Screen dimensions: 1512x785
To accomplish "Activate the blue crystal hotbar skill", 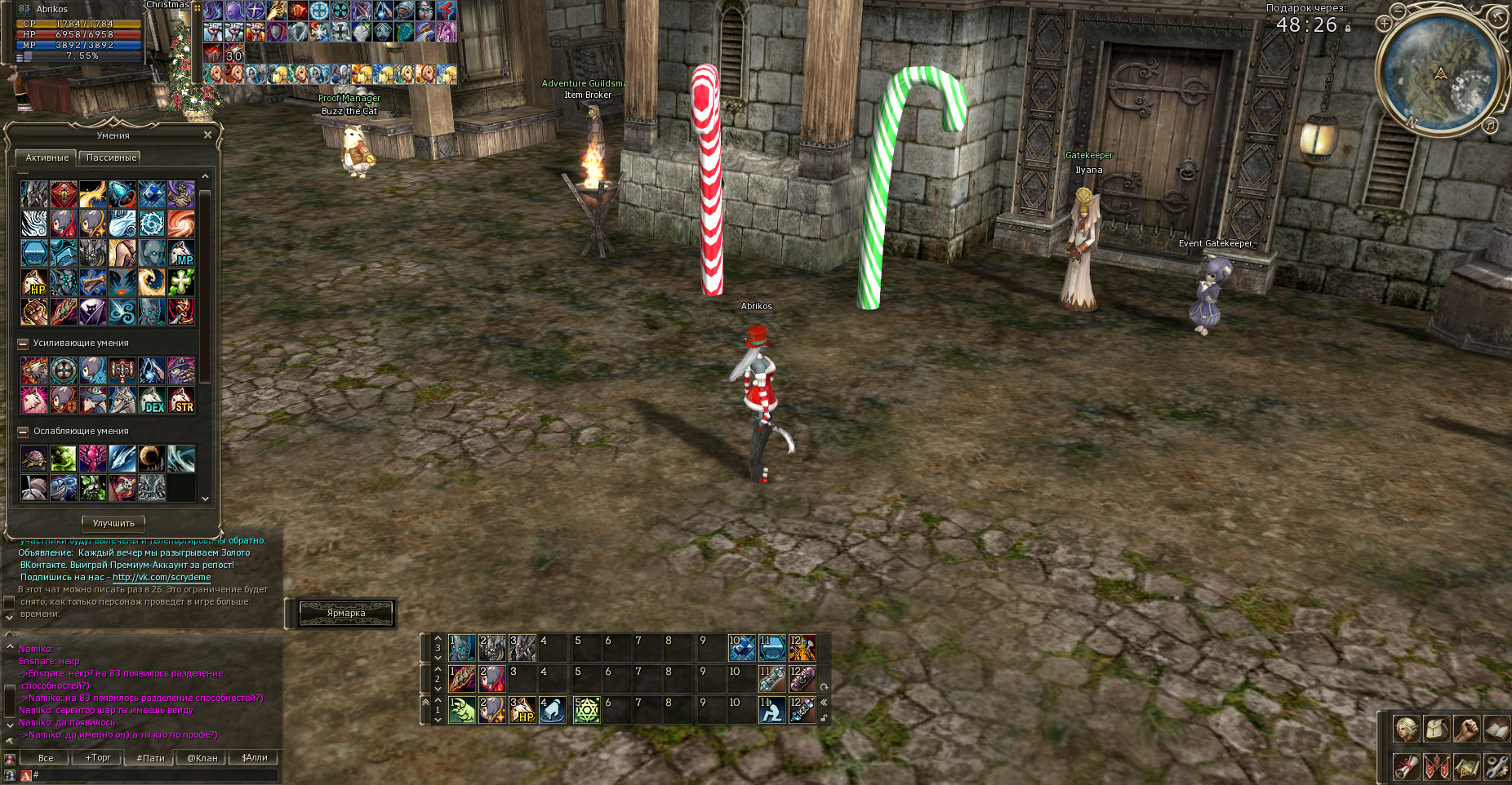I will (x=741, y=648).
